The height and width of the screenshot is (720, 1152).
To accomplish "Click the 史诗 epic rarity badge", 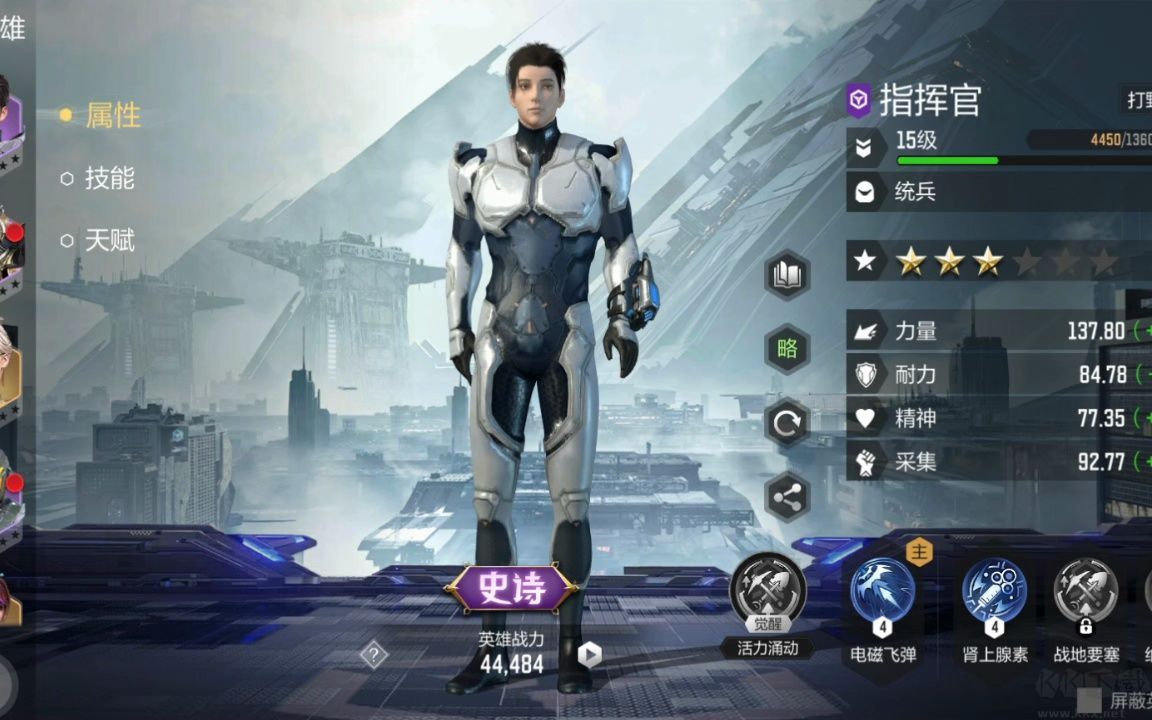I will tap(511, 589).
